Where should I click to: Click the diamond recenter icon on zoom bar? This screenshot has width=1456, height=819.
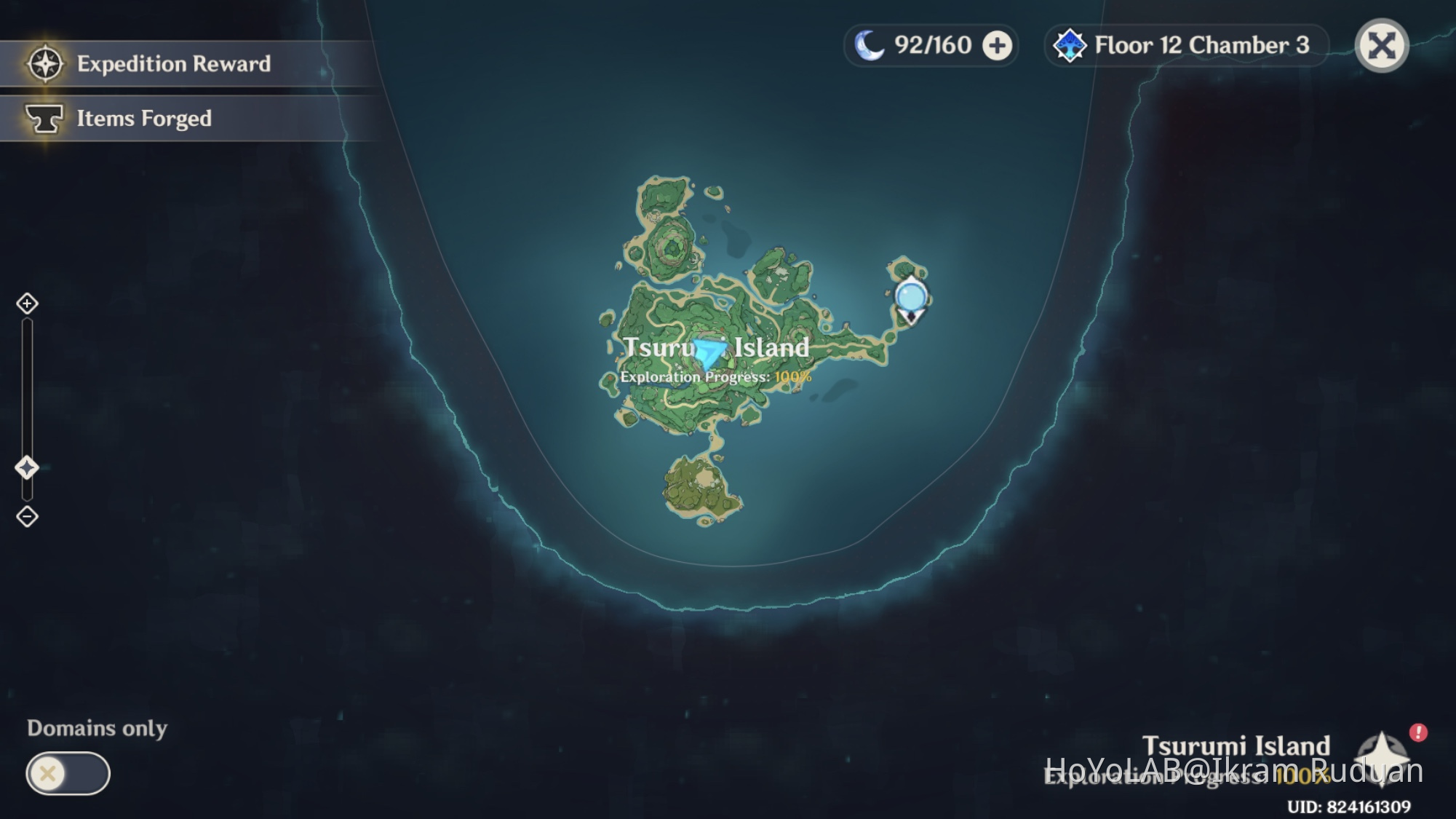coord(28,469)
